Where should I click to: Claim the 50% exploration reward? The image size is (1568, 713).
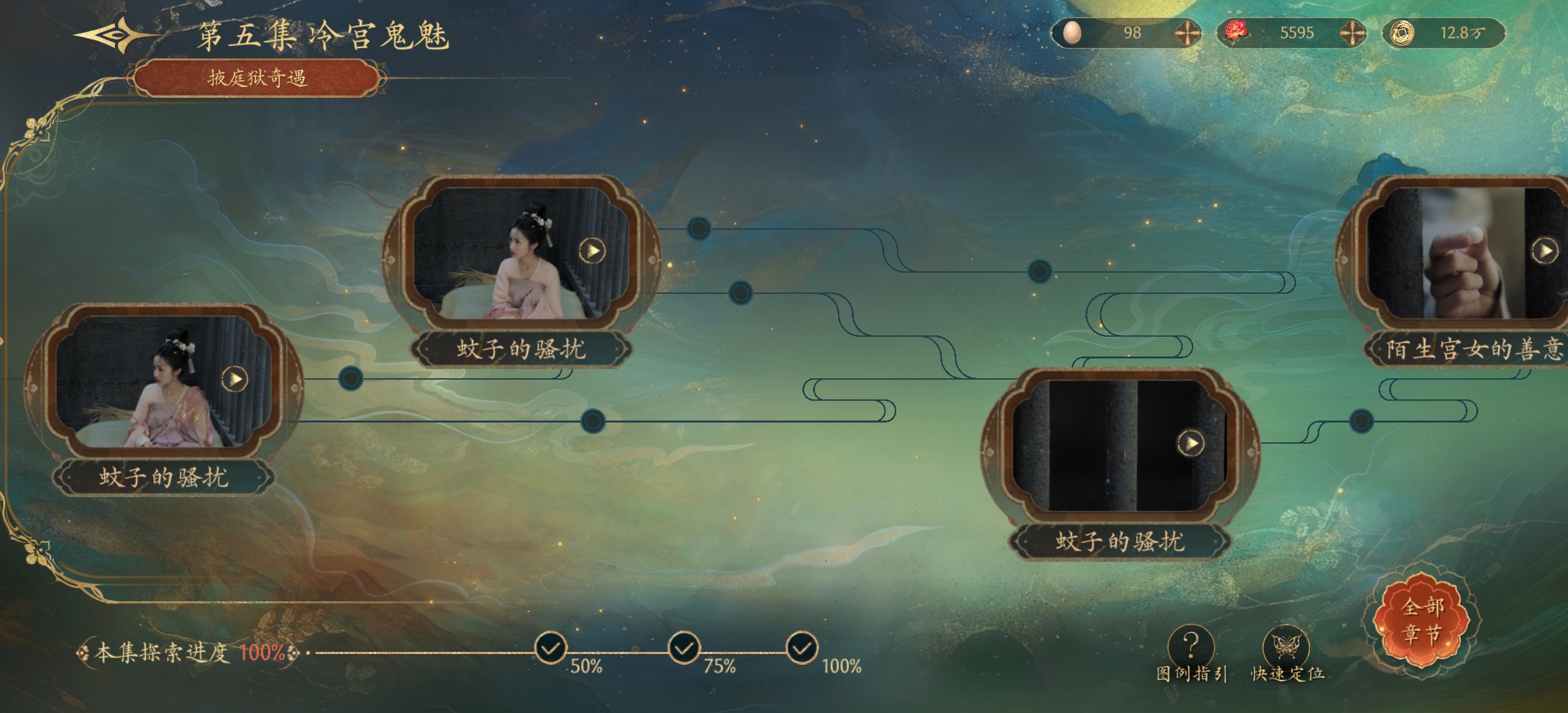click(550, 648)
